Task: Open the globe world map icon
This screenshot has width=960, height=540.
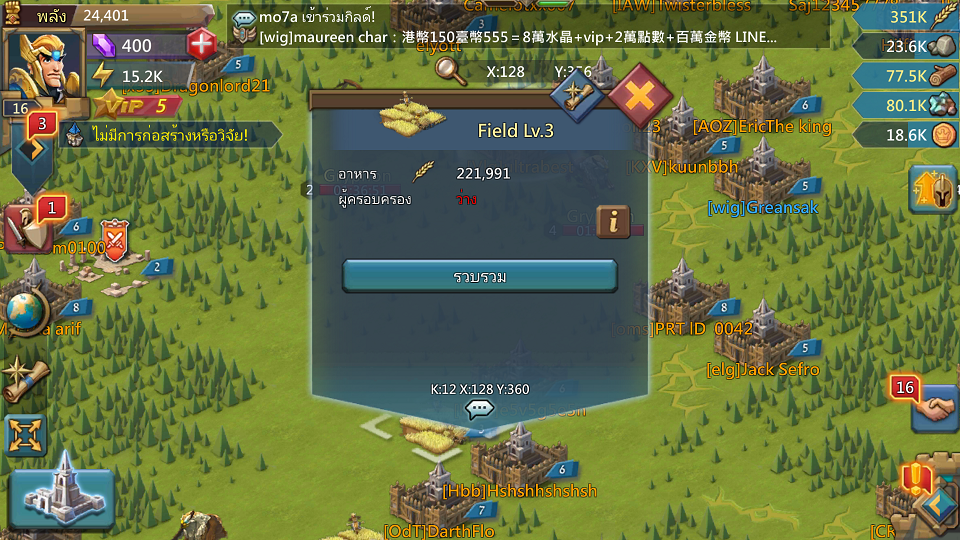Action: [x=27, y=313]
